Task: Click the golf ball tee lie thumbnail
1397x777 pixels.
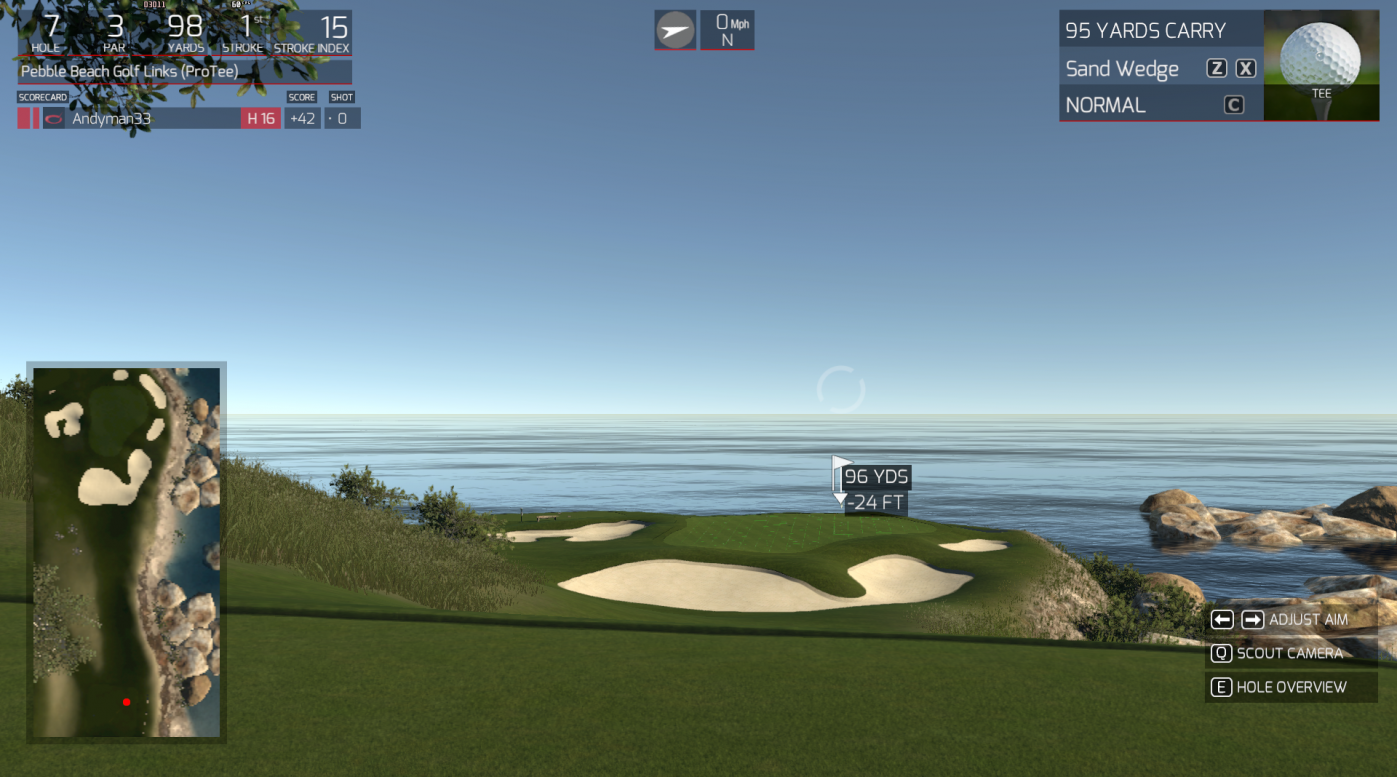Action: tap(1321, 65)
